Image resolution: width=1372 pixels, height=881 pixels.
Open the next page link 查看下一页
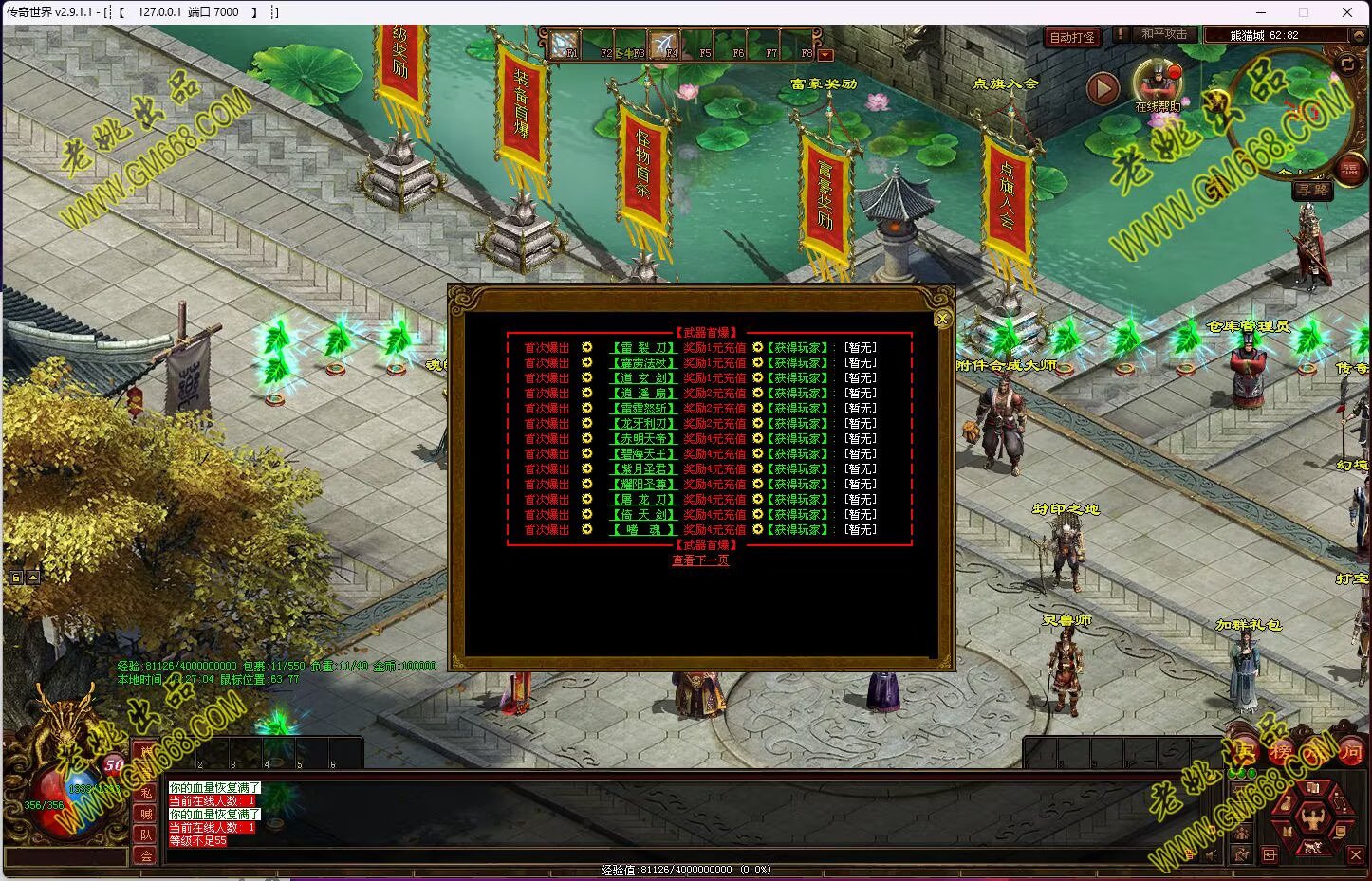700,560
